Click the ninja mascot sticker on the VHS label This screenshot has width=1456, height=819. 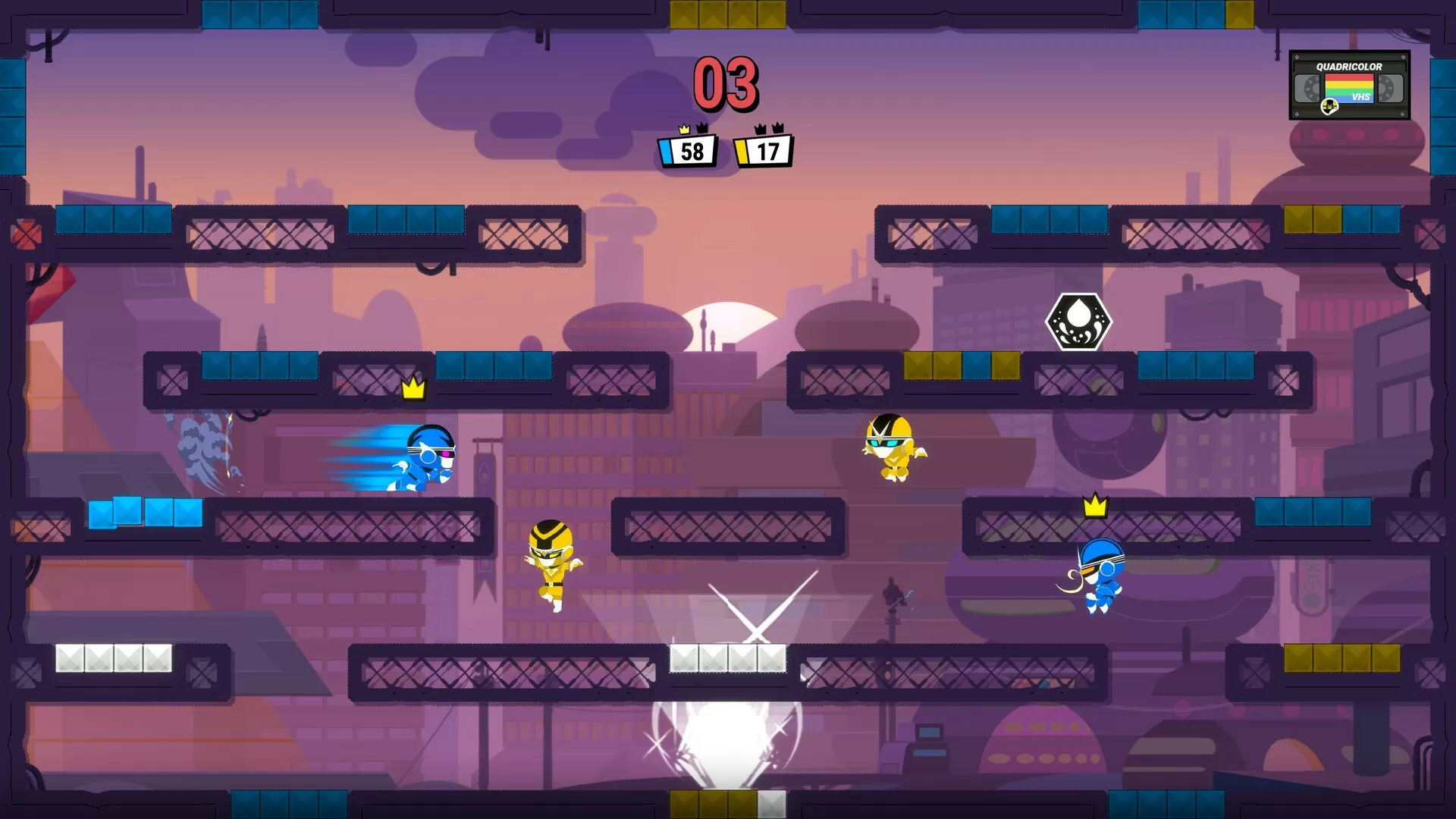(1329, 107)
